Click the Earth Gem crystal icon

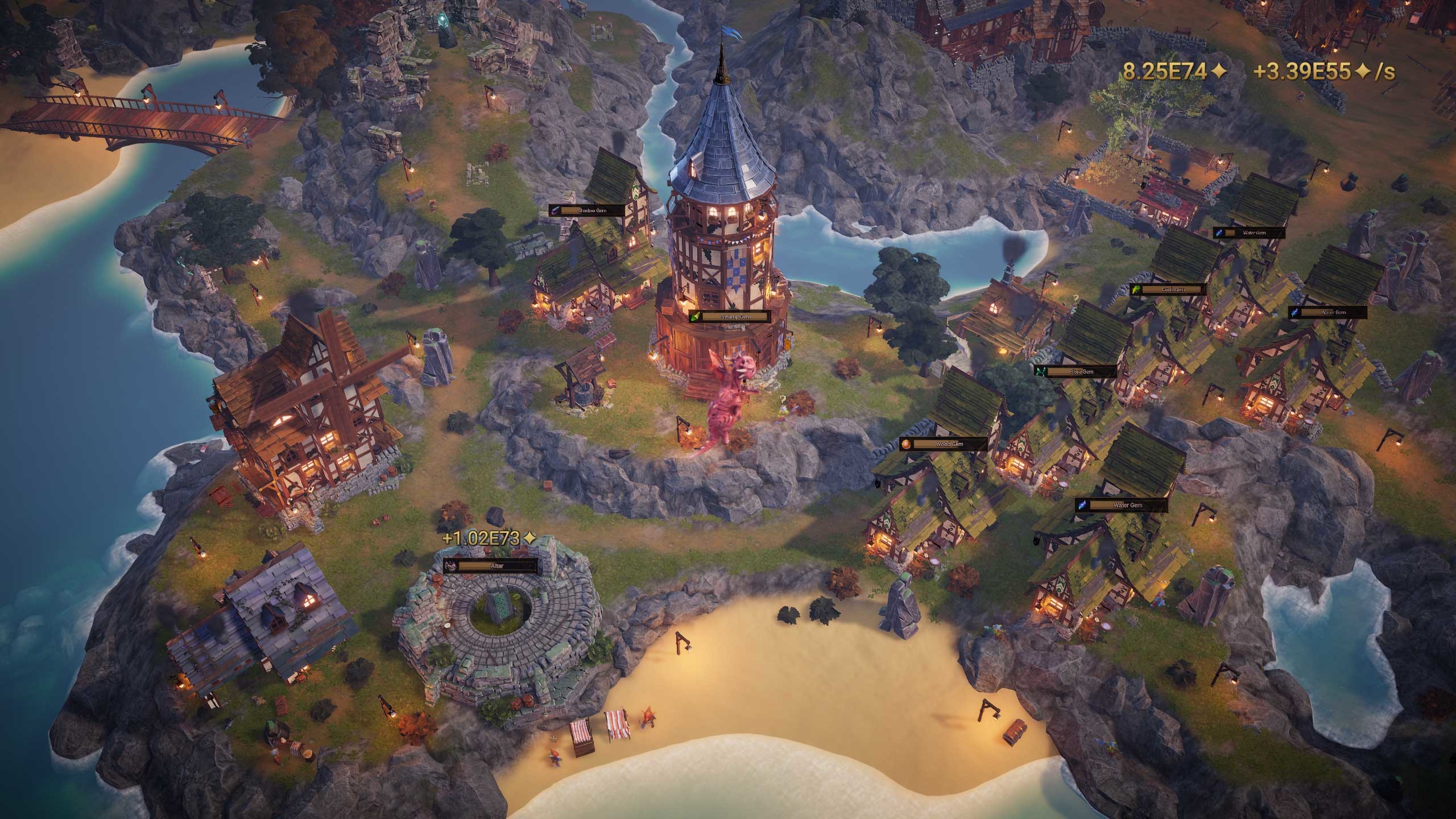click(x=1136, y=289)
